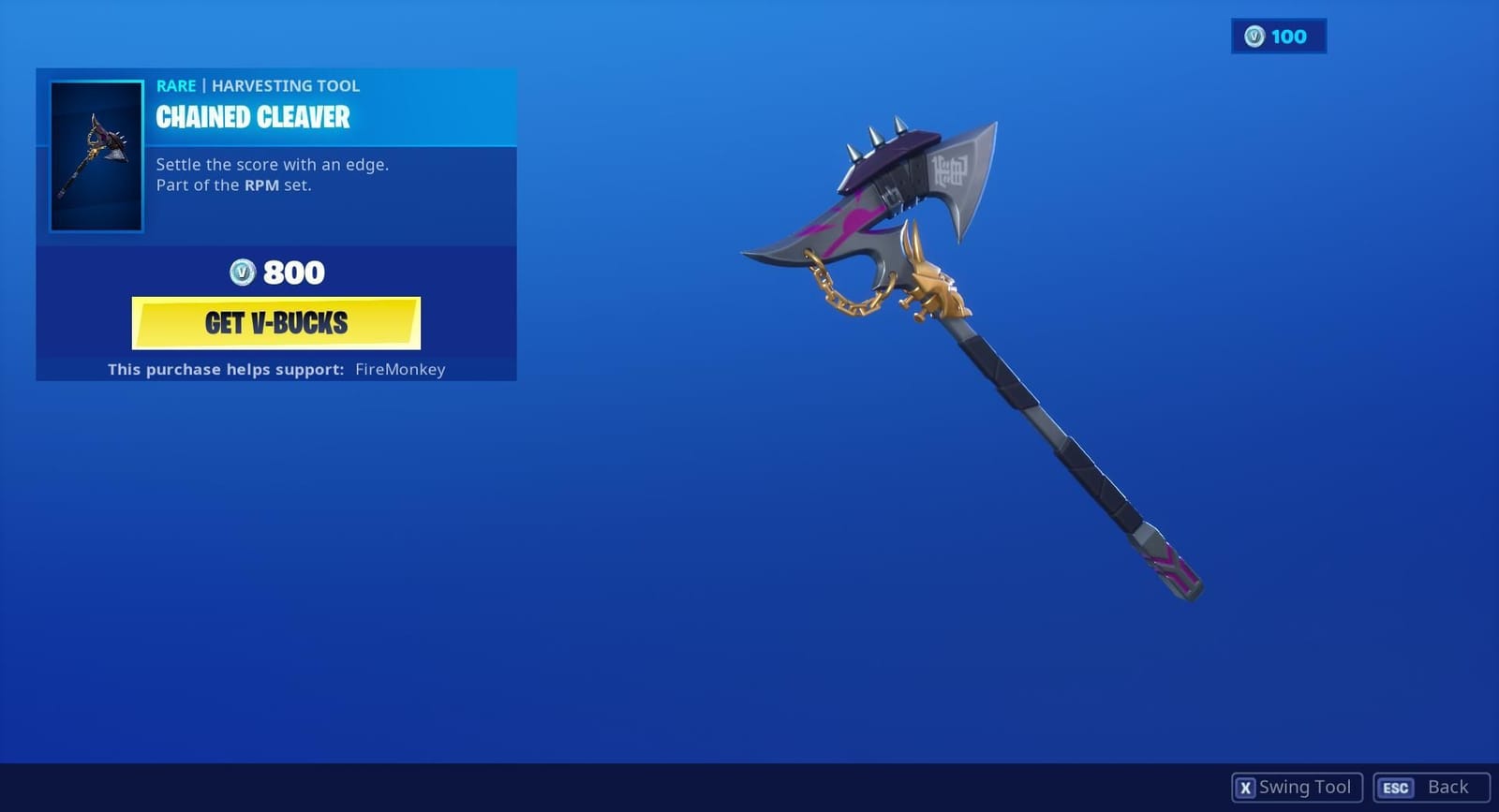Click the CHAINED CLEAVER item title

251,118
